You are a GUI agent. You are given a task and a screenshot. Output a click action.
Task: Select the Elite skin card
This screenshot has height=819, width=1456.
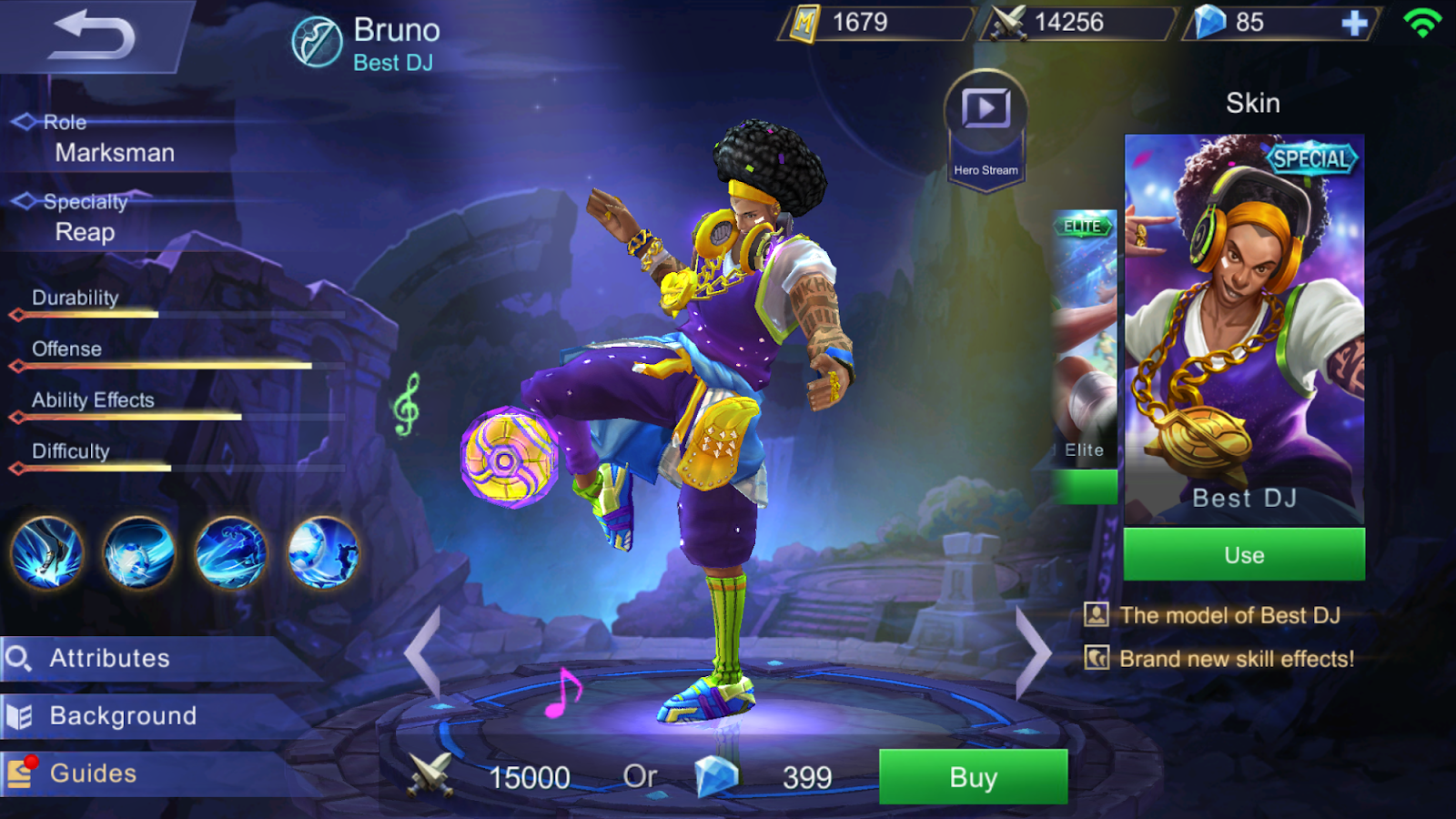(1085, 346)
